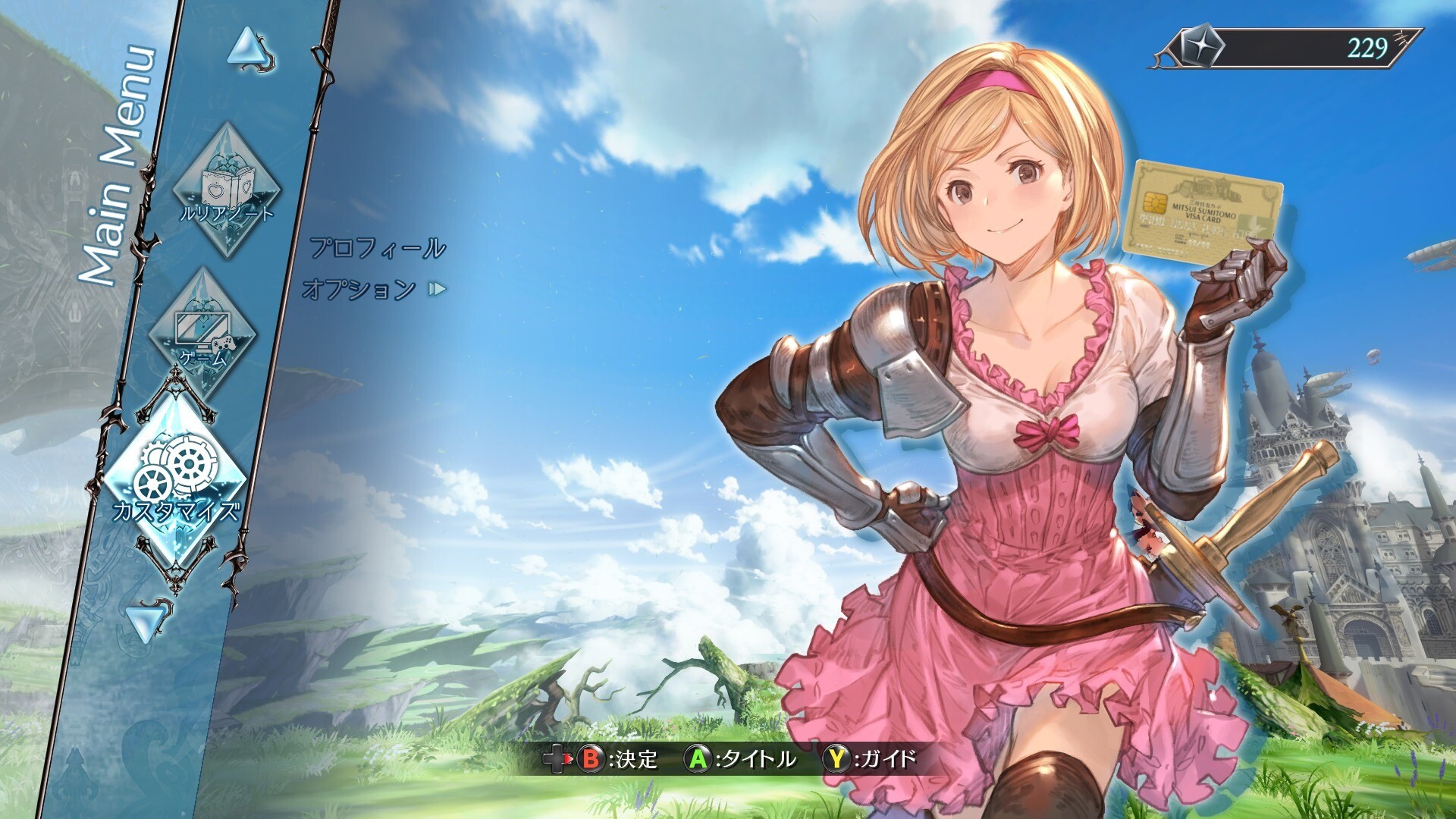Open the オプション submenu entry
Image resolution: width=1456 pixels, height=819 pixels.
point(359,289)
